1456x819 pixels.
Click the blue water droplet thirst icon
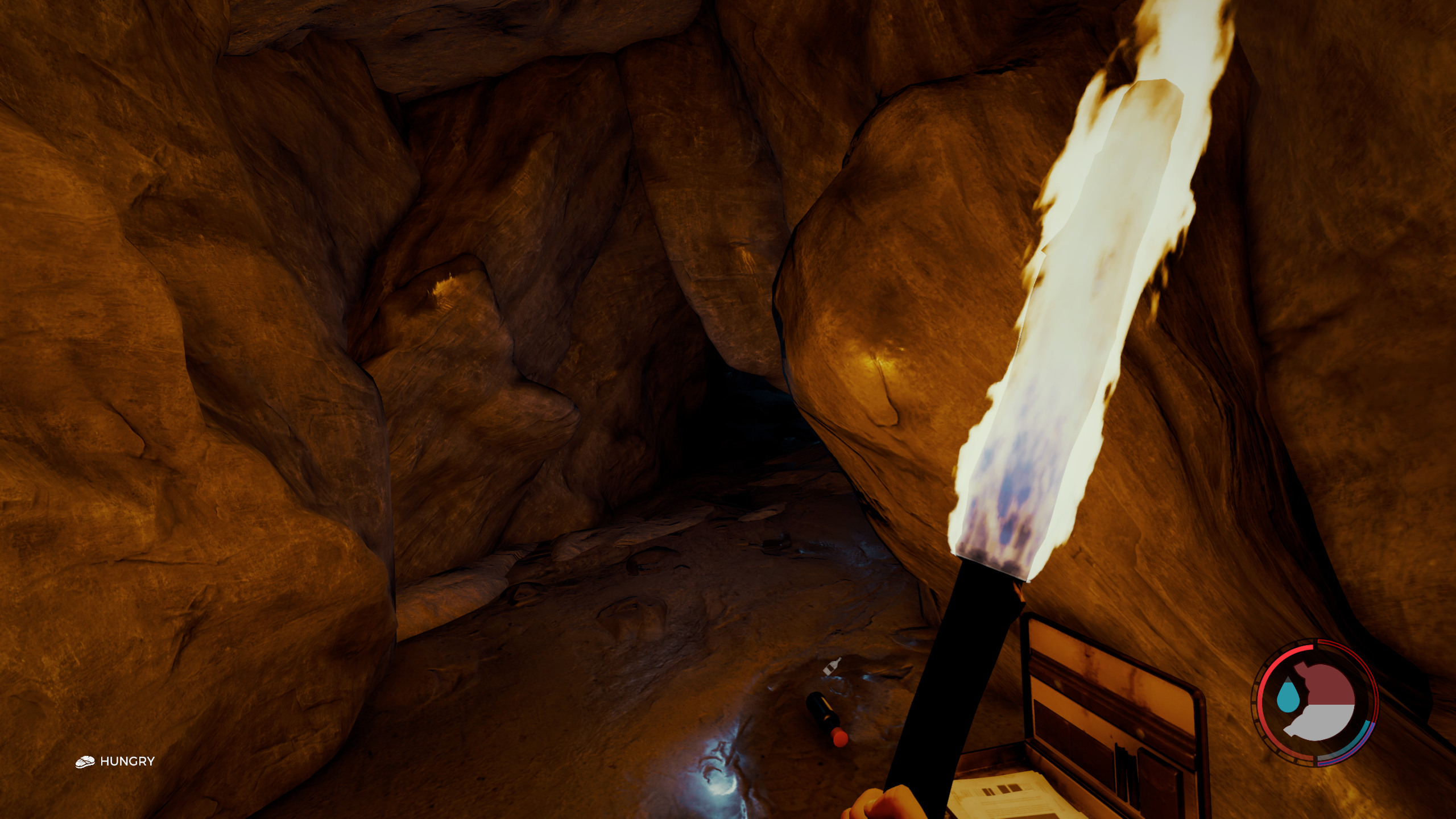click(1286, 697)
